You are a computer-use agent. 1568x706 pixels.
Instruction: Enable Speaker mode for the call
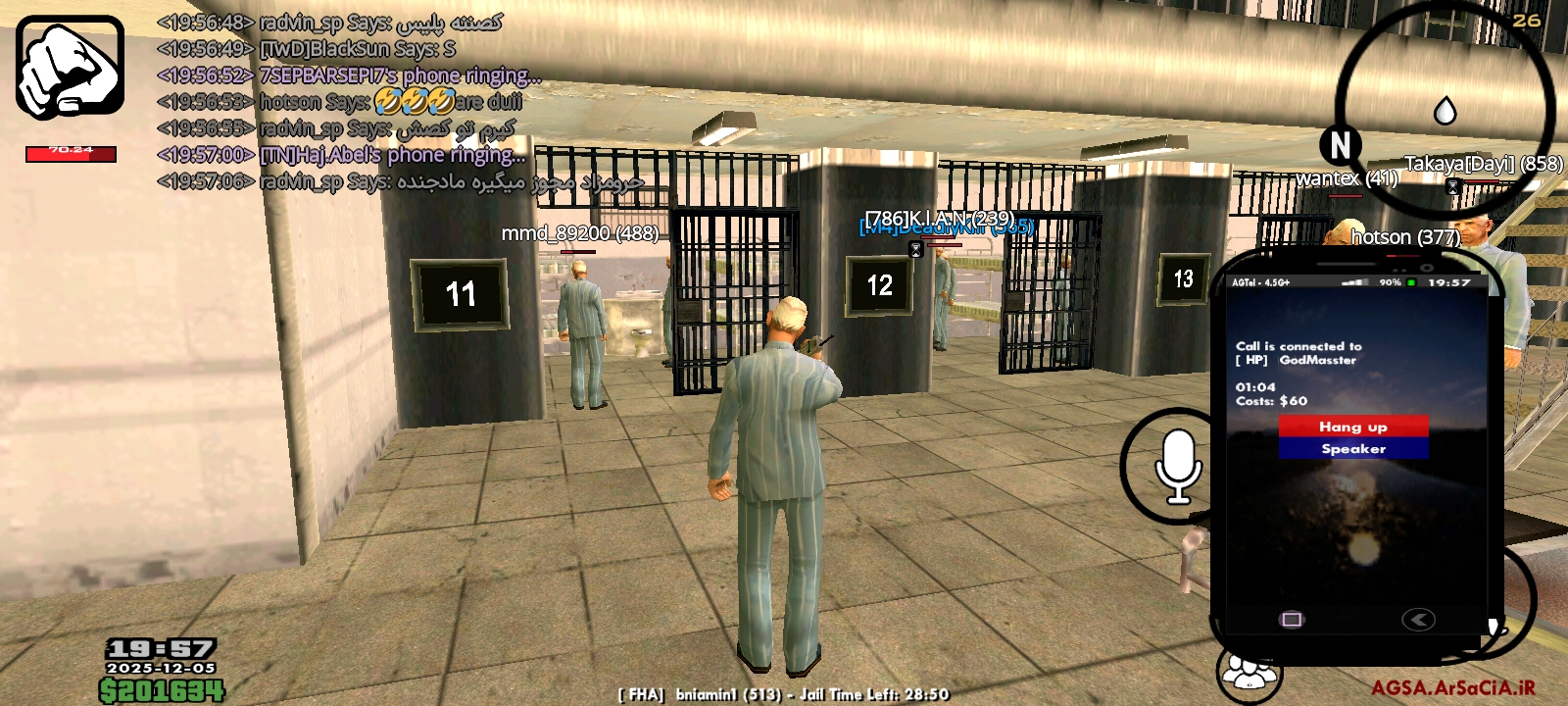tap(1353, 448)
